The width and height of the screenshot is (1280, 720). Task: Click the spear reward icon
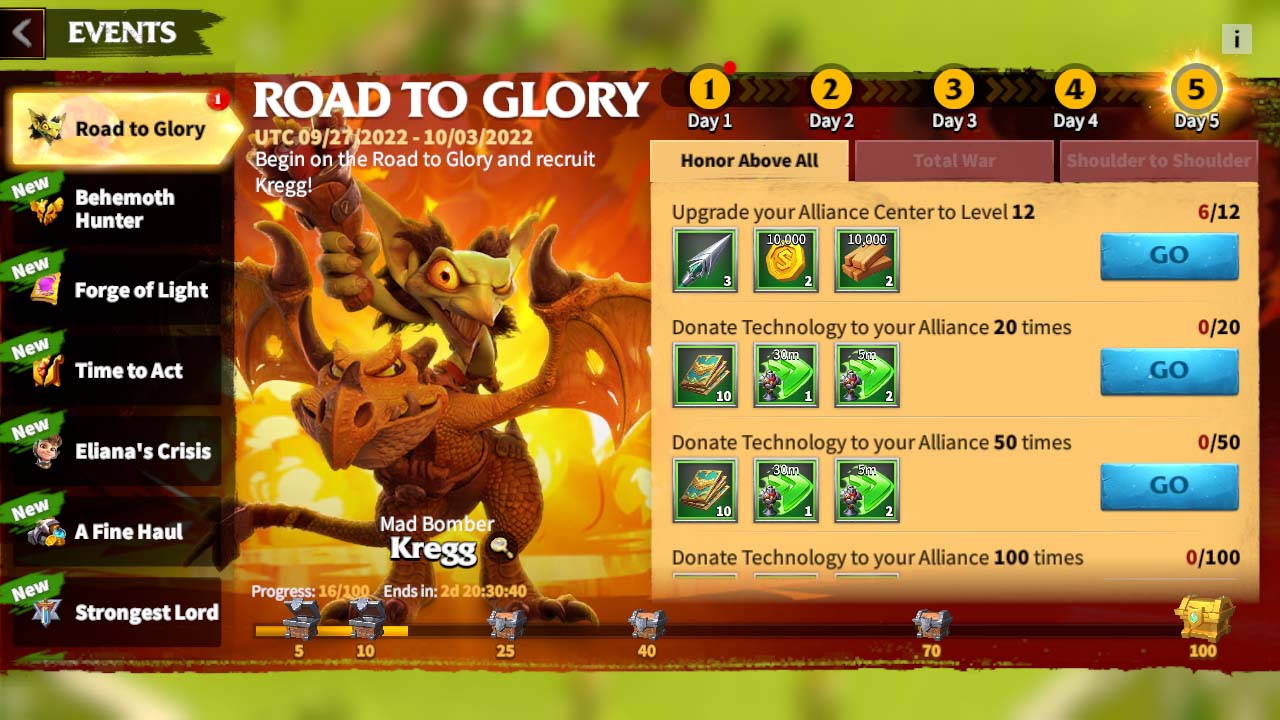[704, 259]
